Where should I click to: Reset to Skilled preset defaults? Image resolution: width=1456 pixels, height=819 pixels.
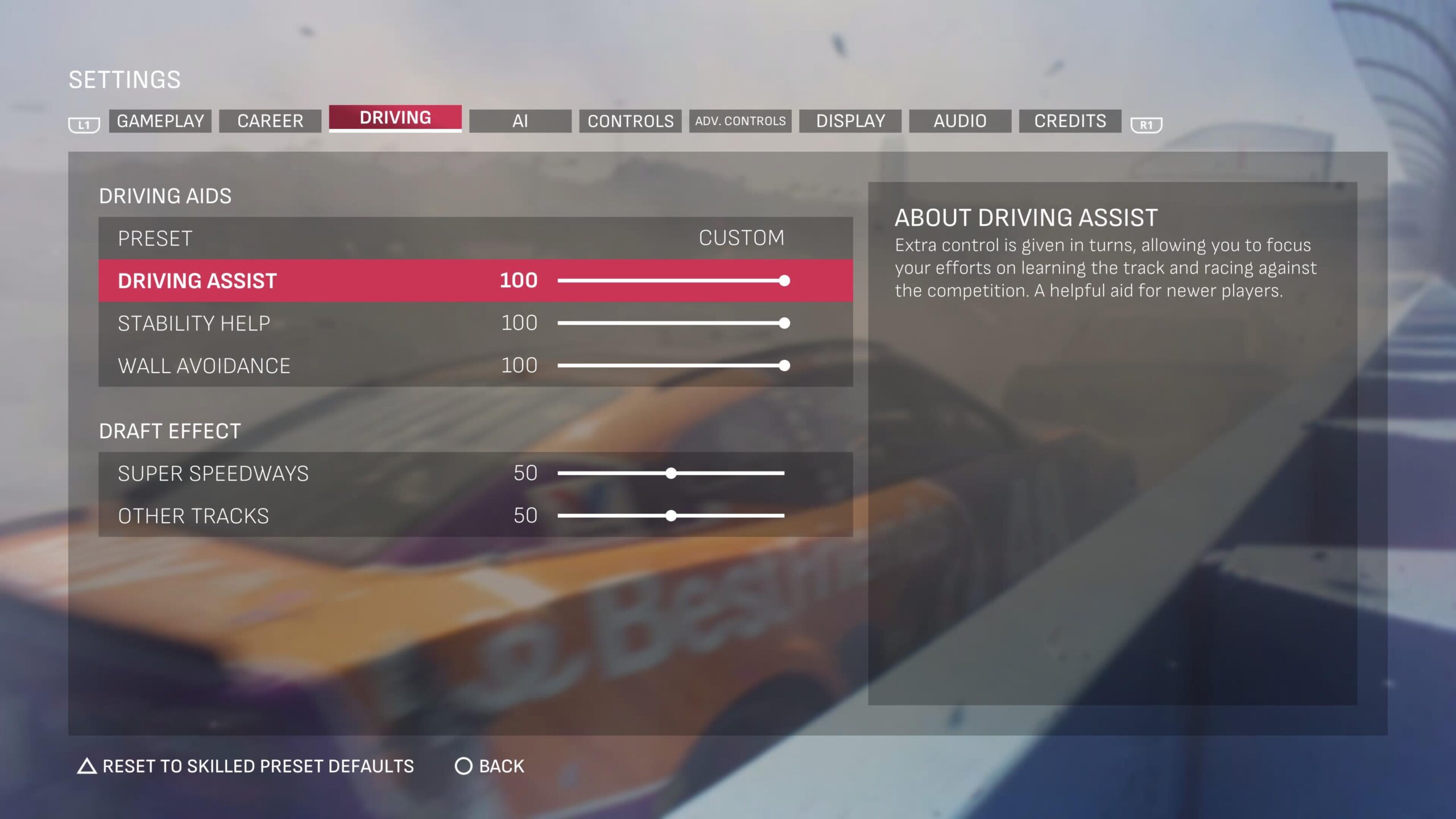coord(246,766)
